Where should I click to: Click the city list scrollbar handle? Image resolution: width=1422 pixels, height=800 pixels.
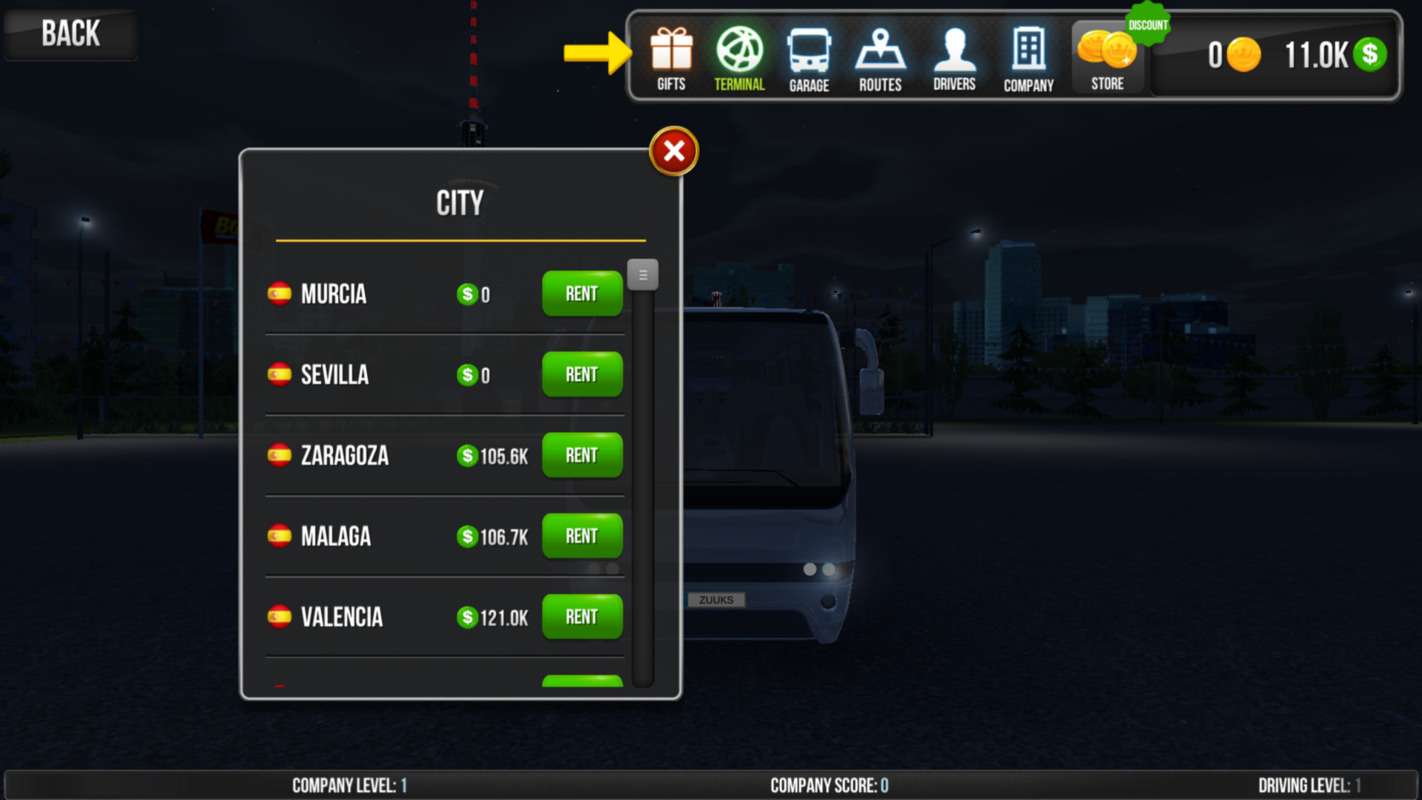click(643, 275)
